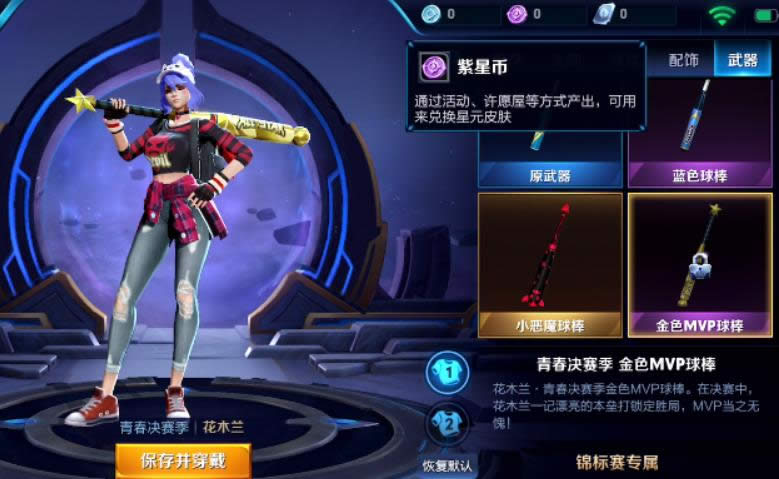Open the crystal ticket currency icon

602,14
